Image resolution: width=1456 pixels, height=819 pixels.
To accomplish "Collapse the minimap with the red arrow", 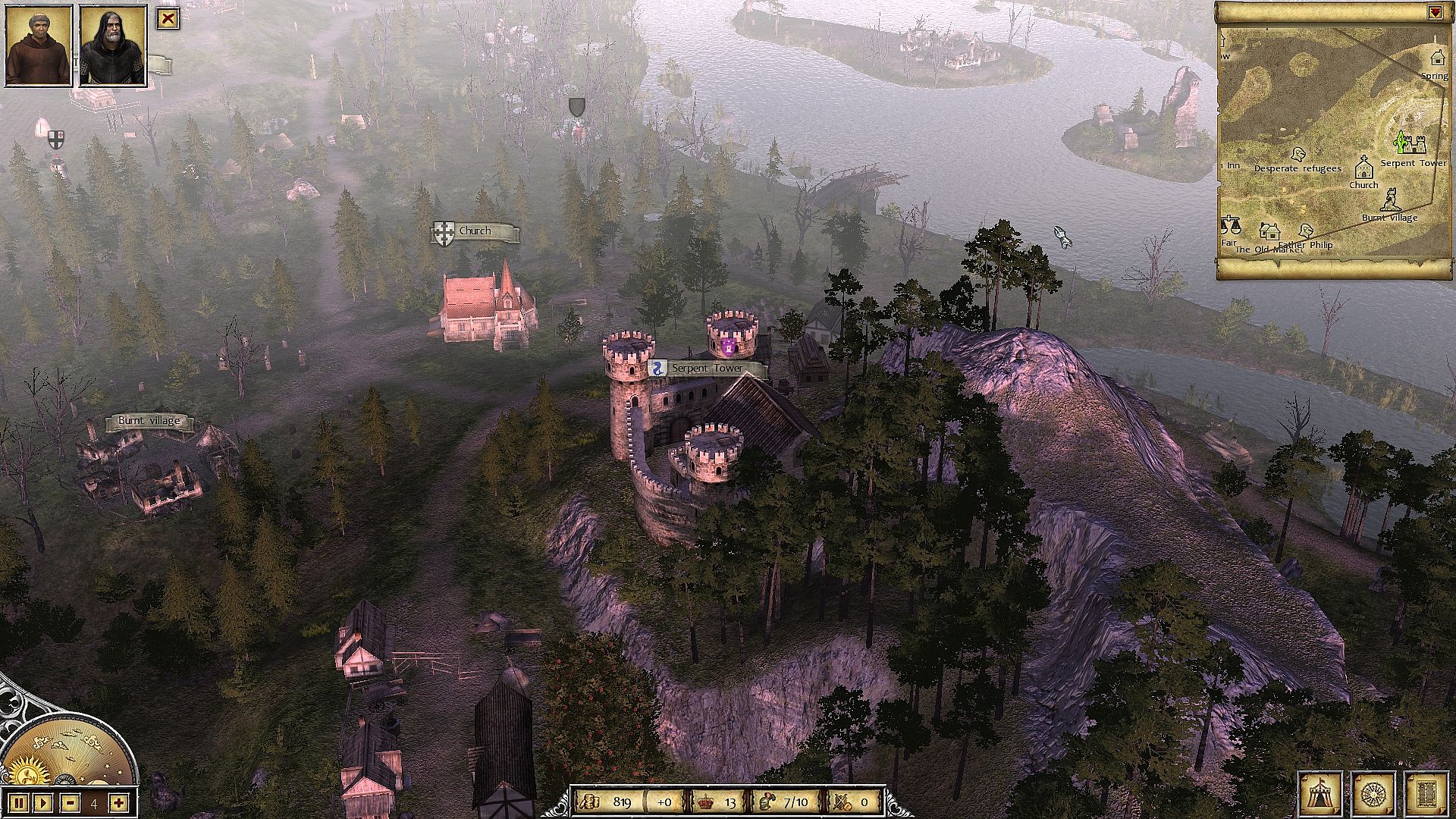I will click(1434, 12).
